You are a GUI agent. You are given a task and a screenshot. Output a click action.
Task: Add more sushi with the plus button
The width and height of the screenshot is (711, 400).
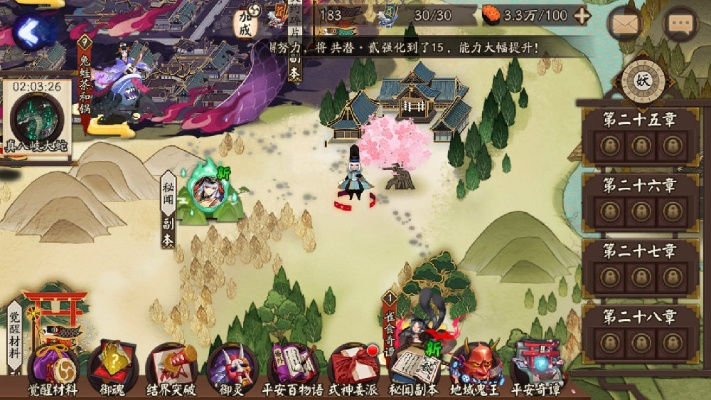tap(583, 15)
